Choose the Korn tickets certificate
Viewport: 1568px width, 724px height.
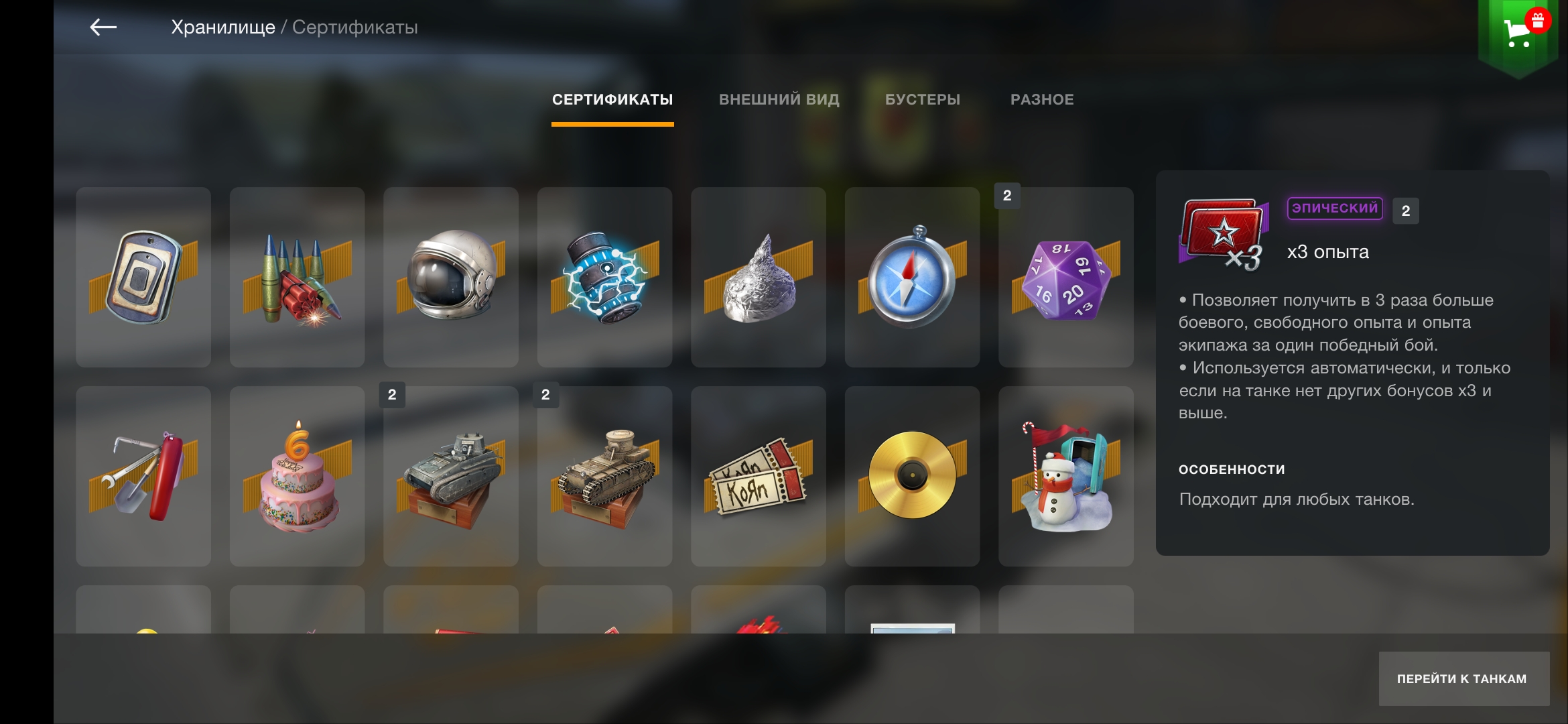click(x=759, y=476)
